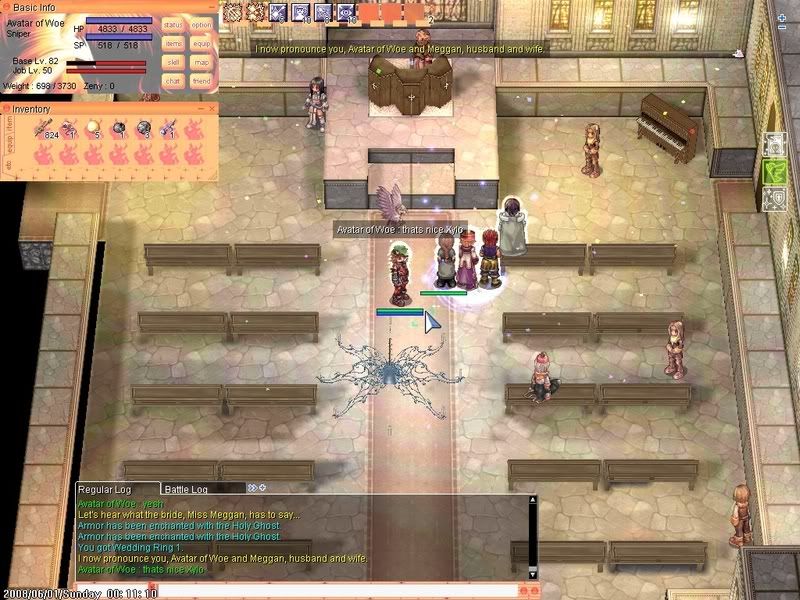Viewport: 800px width, 600px height.
Task: Click the shield buff status icon
Action: (775, 198)
